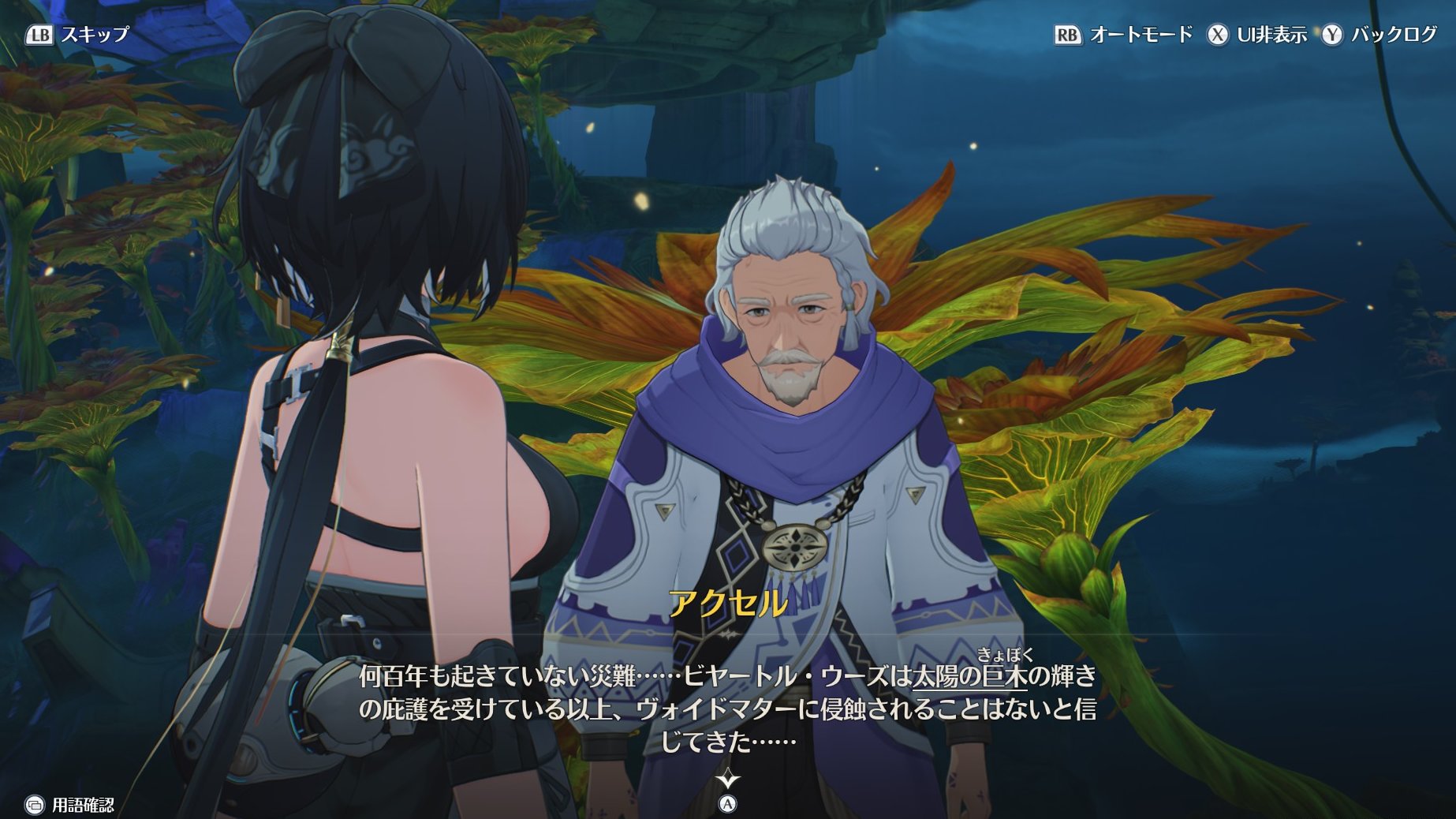Open 用語確認 glossary check
This screenshot has height=819, width=1456.
point(69,805)
